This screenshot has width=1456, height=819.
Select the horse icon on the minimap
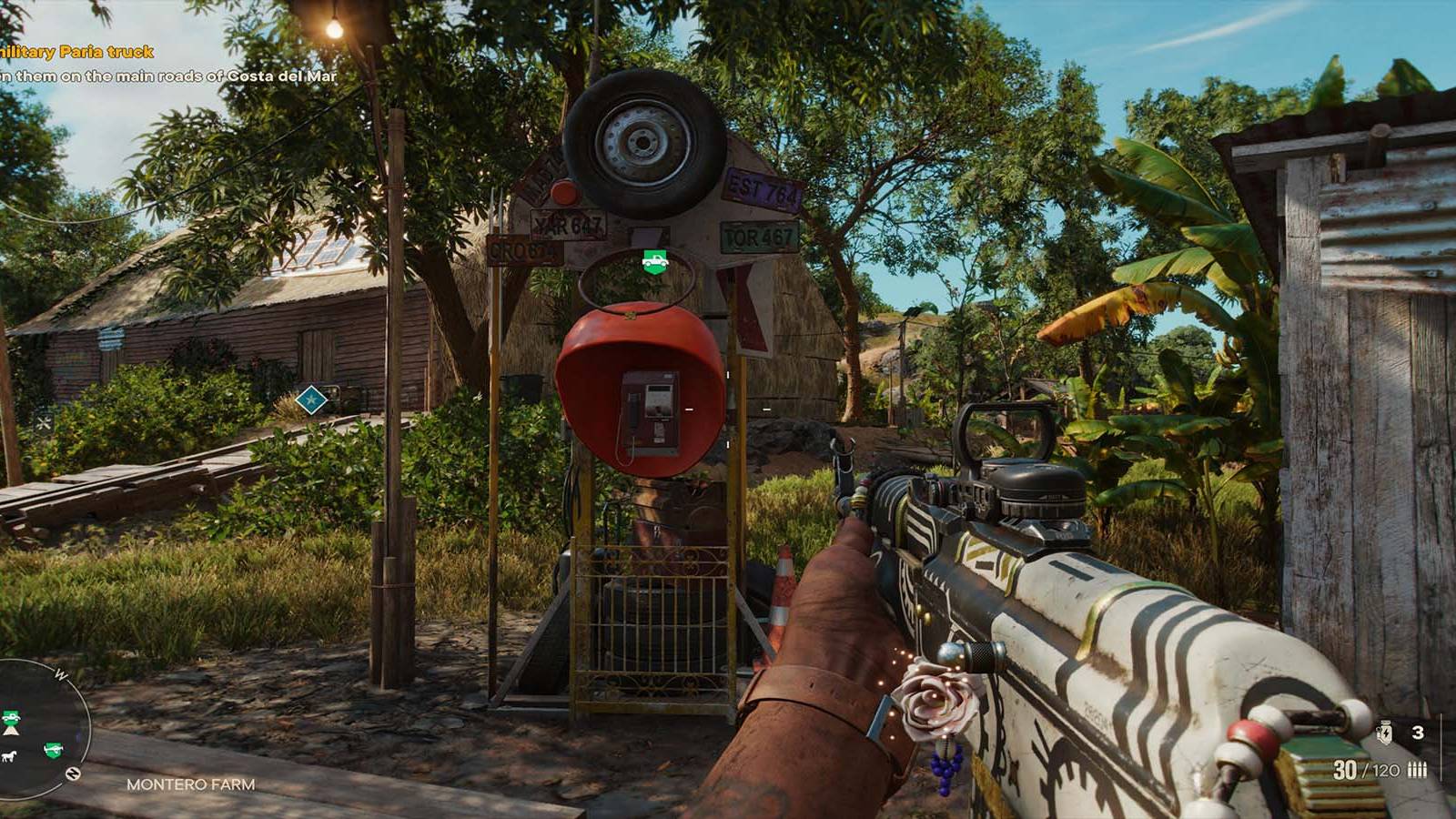coord(9,755)
